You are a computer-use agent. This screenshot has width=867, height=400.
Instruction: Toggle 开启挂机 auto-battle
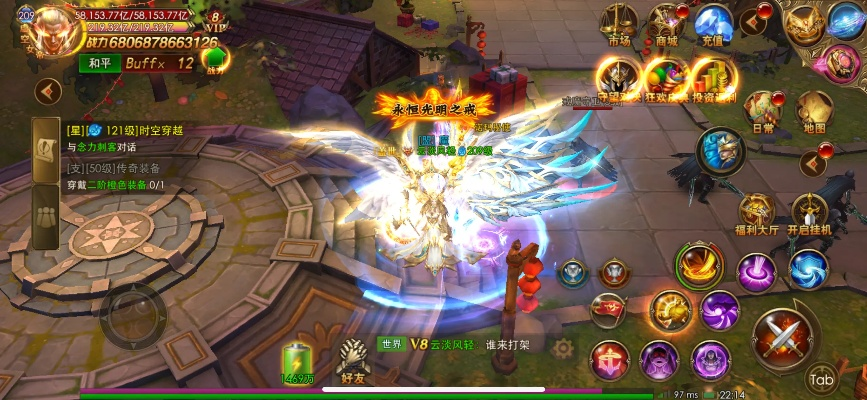tap(811, 212)
